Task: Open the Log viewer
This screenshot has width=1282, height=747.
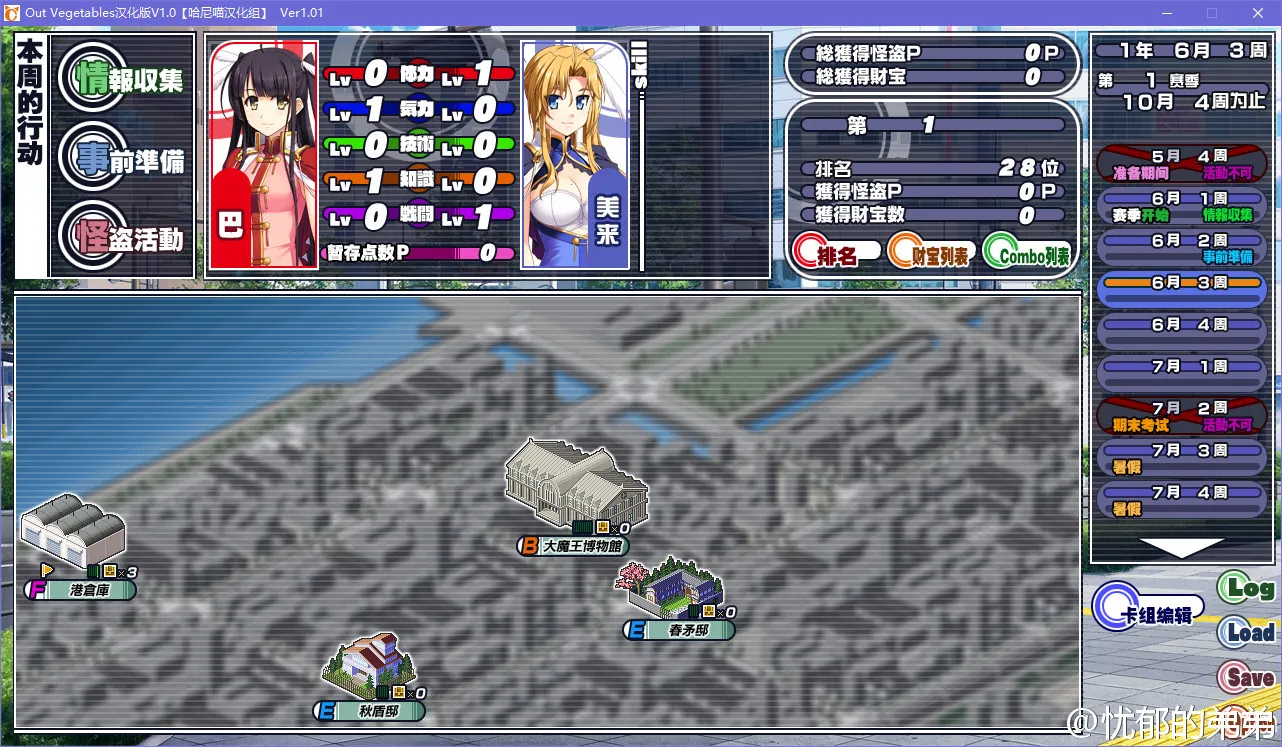Action: point(1246,588)
